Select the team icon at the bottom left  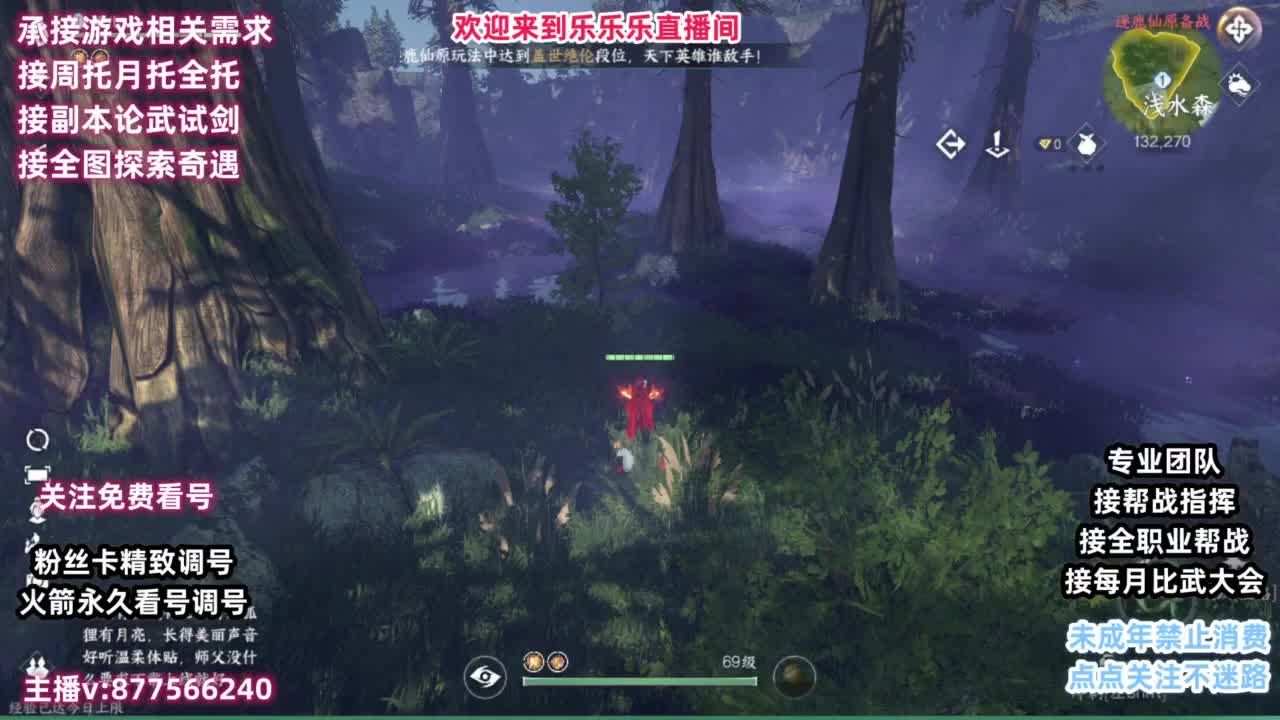[x=38, y=665]
